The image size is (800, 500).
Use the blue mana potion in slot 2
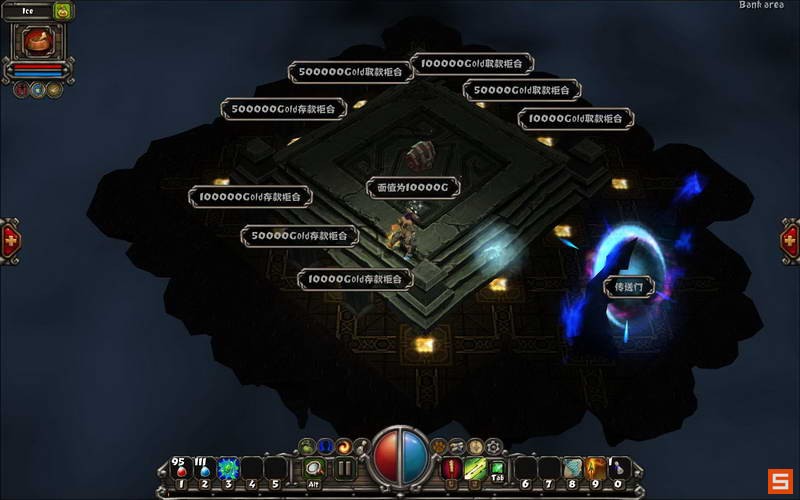204,468
